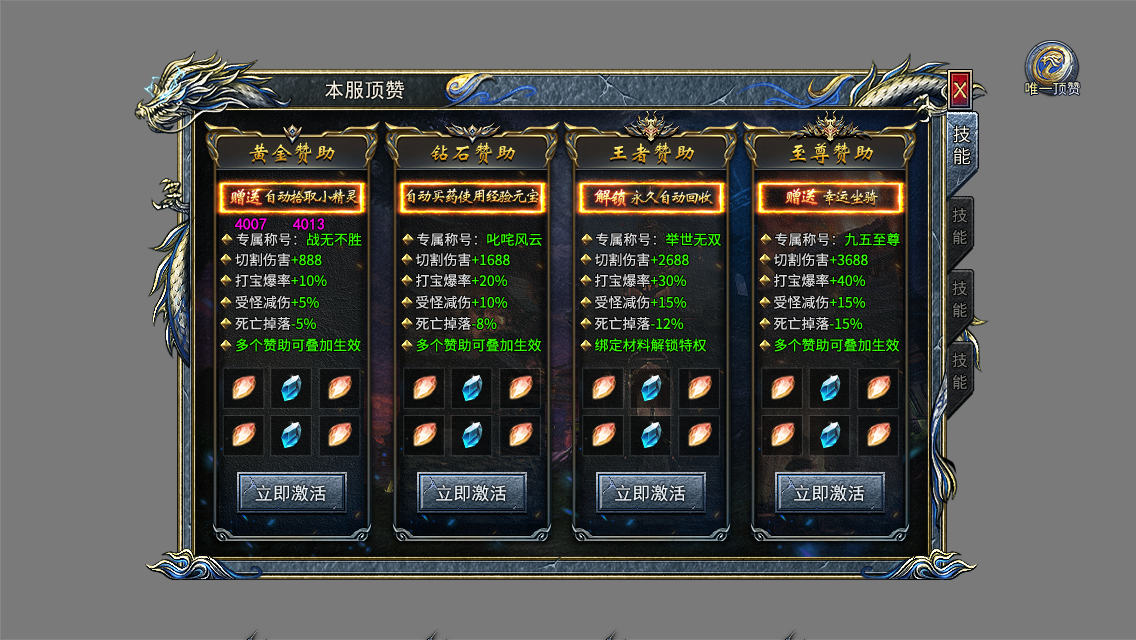Choose 立即激活 for 至尊赞助
Viewport: 1136px width, 640px height.
830,493
